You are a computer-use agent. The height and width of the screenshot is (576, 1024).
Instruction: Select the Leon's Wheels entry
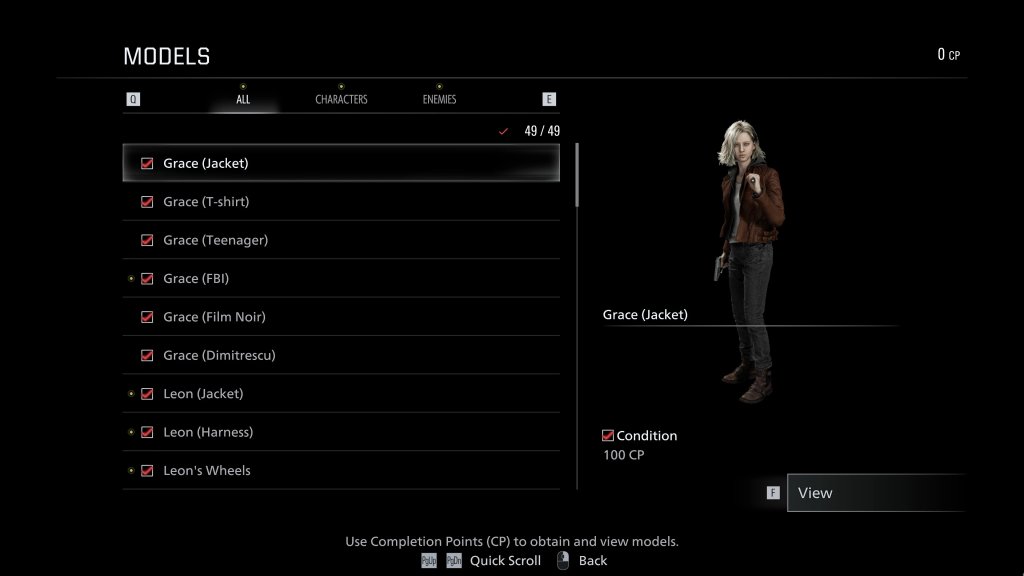(x=340, y=470)
